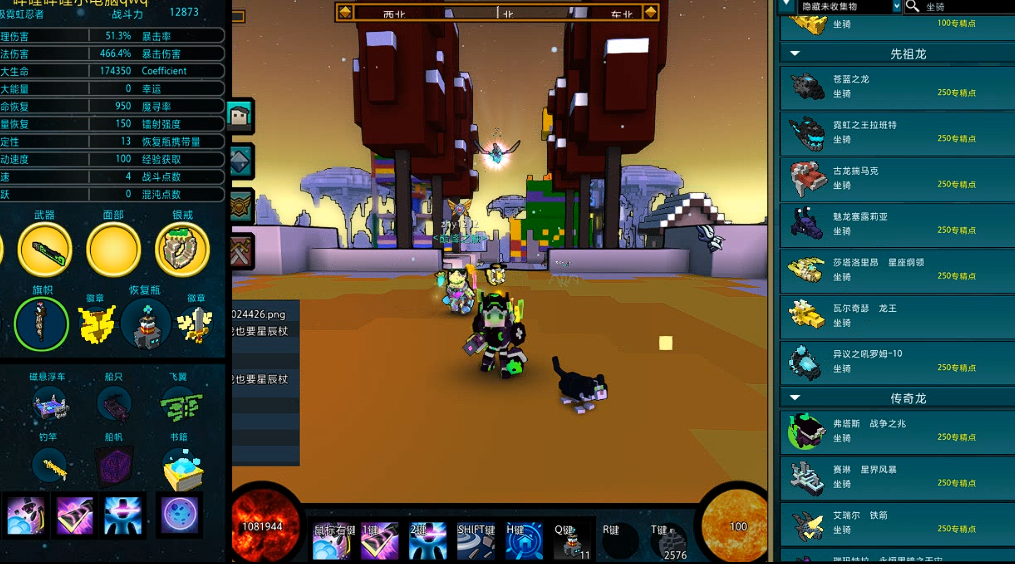Select the ring (银戒) equipment slot
Image resolution: width=1015 pixels, height=564 pixels.
pos(182,250)
